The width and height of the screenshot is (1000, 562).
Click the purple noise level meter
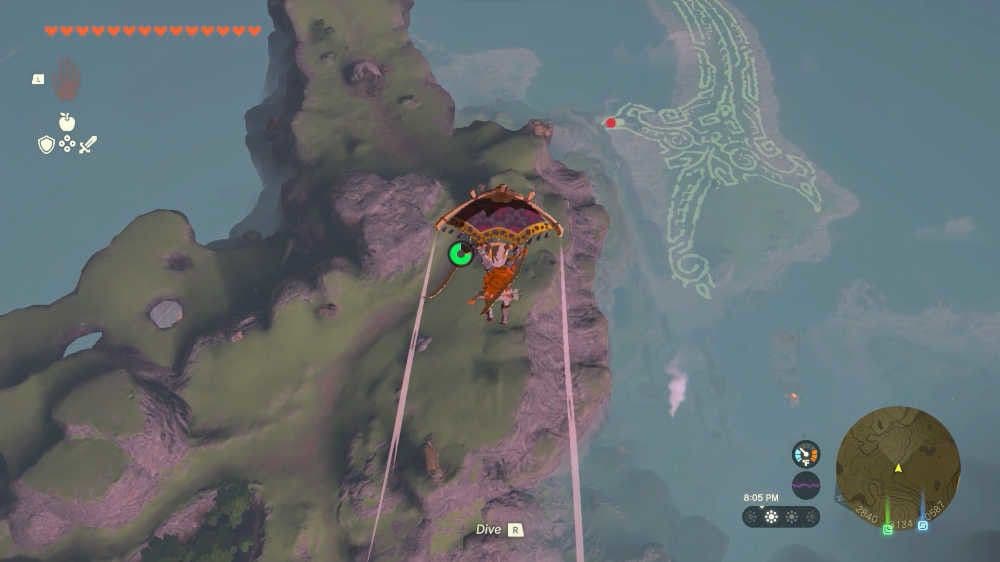(x=806, y=485)
